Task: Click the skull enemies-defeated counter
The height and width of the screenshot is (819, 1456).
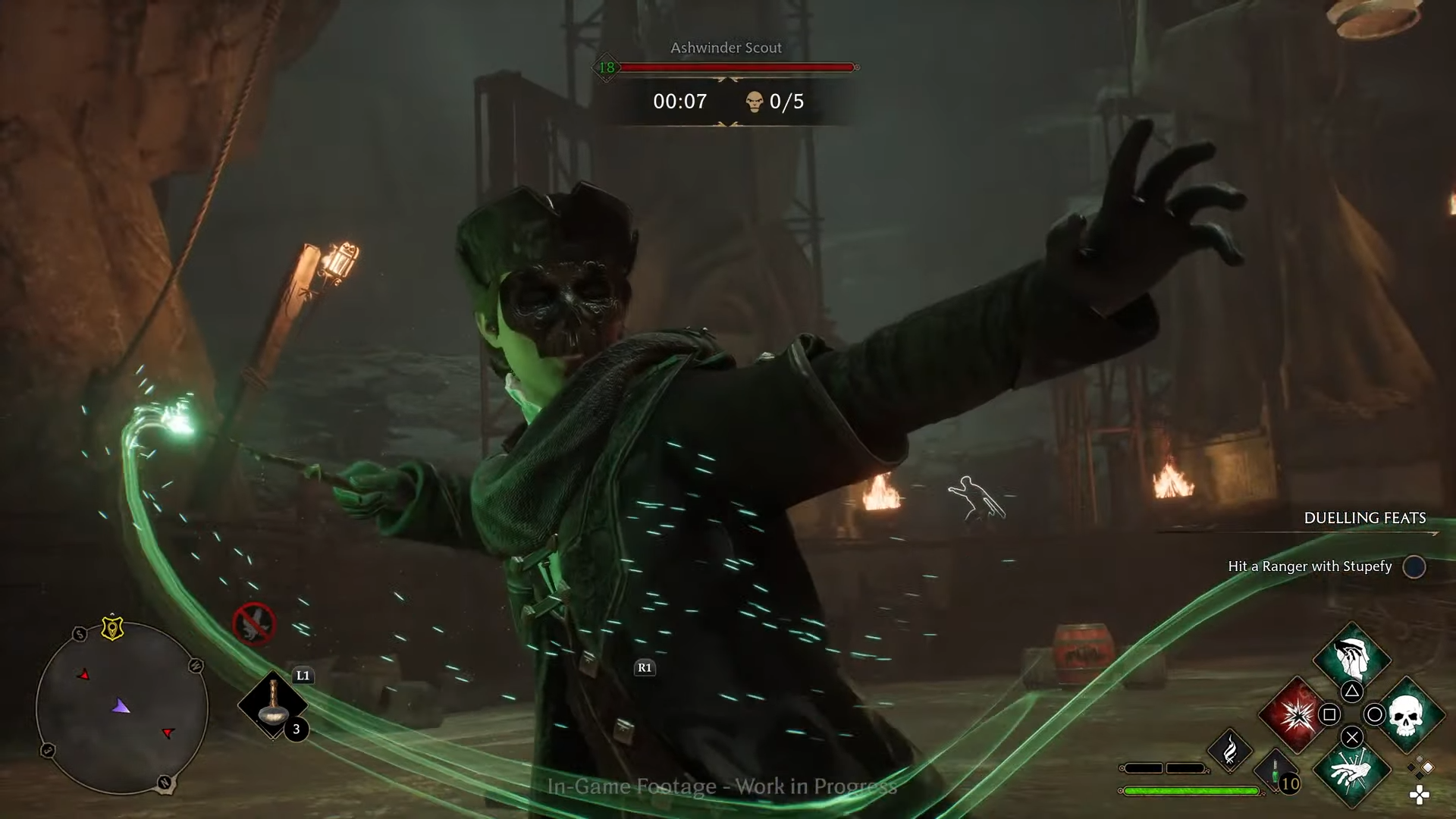Action: pyautogui.click(x=775, y=102)
